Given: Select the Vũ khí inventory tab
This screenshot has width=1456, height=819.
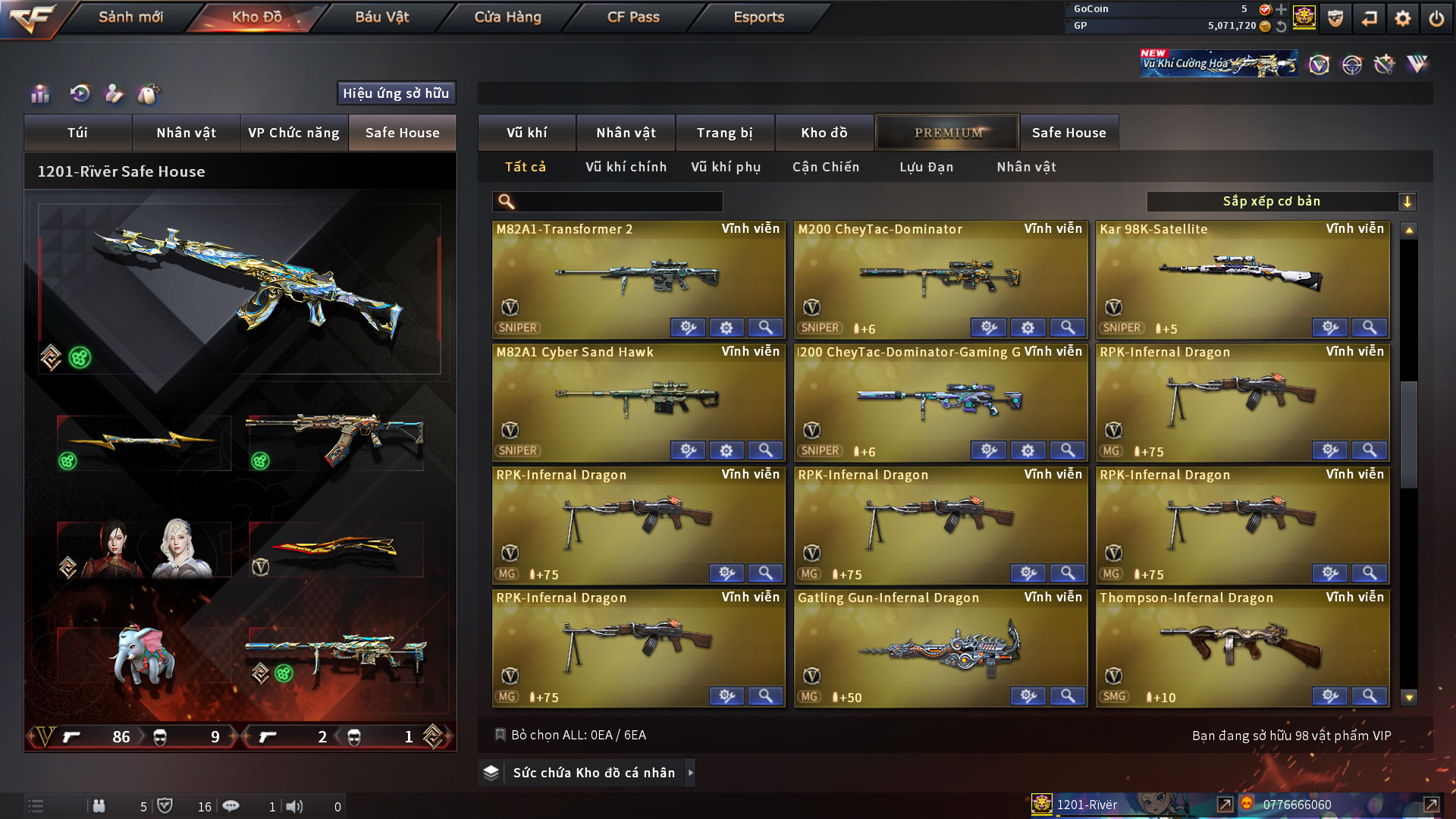Looking at the screenshot, I should (526, 133).
